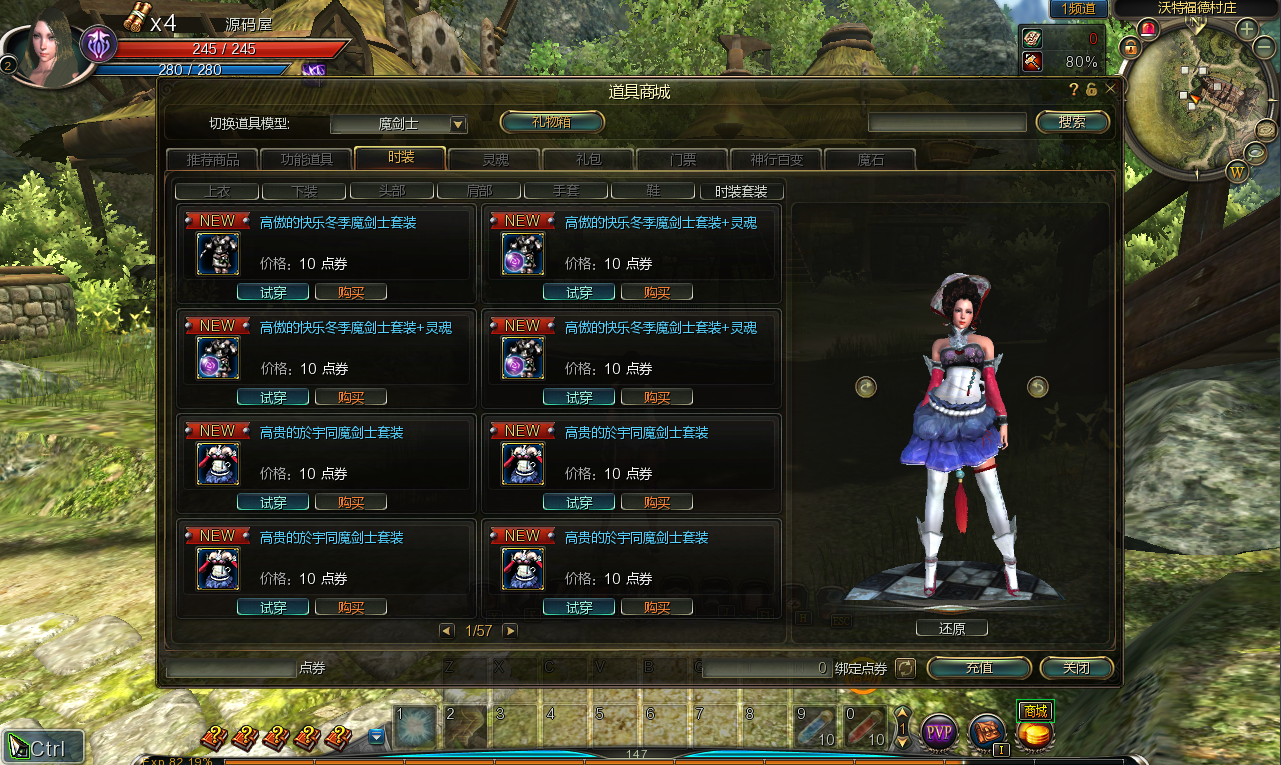Image resolution: width=1281 pixels, height=765 pixels.
Task: Show the 魔石 category tab
Action: [870, 159]
